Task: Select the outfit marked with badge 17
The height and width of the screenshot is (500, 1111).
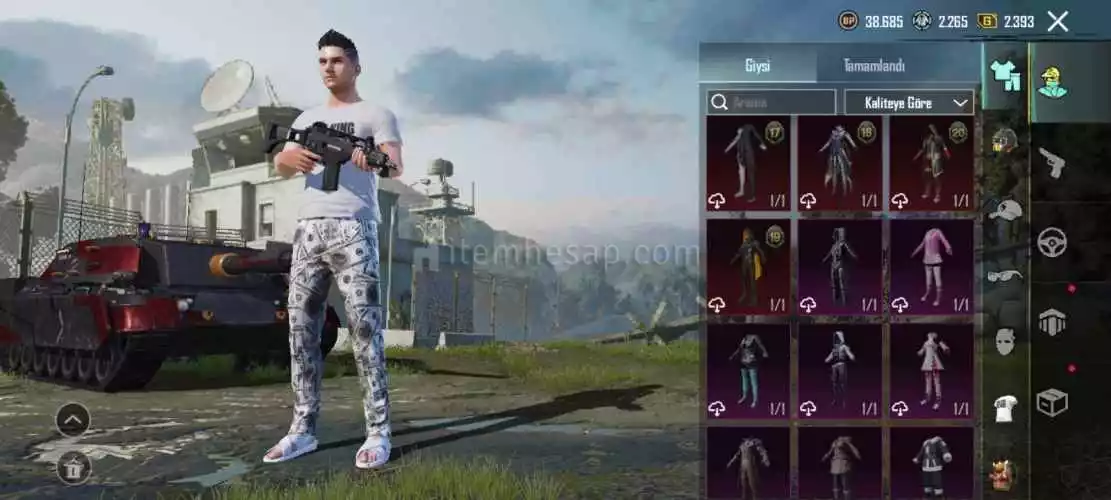Action: pyautogui.click(x=749, y=163)
